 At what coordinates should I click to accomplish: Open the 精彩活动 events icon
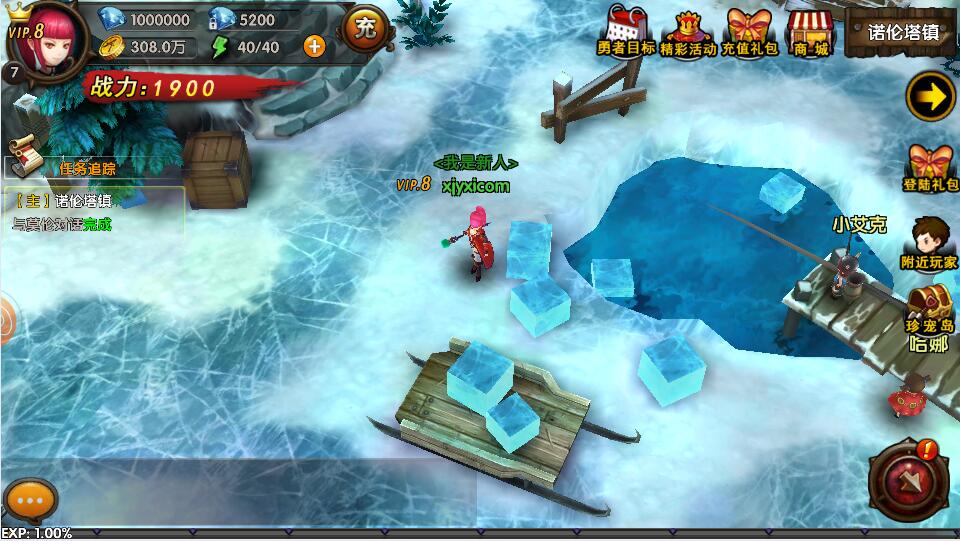point(688,32)
